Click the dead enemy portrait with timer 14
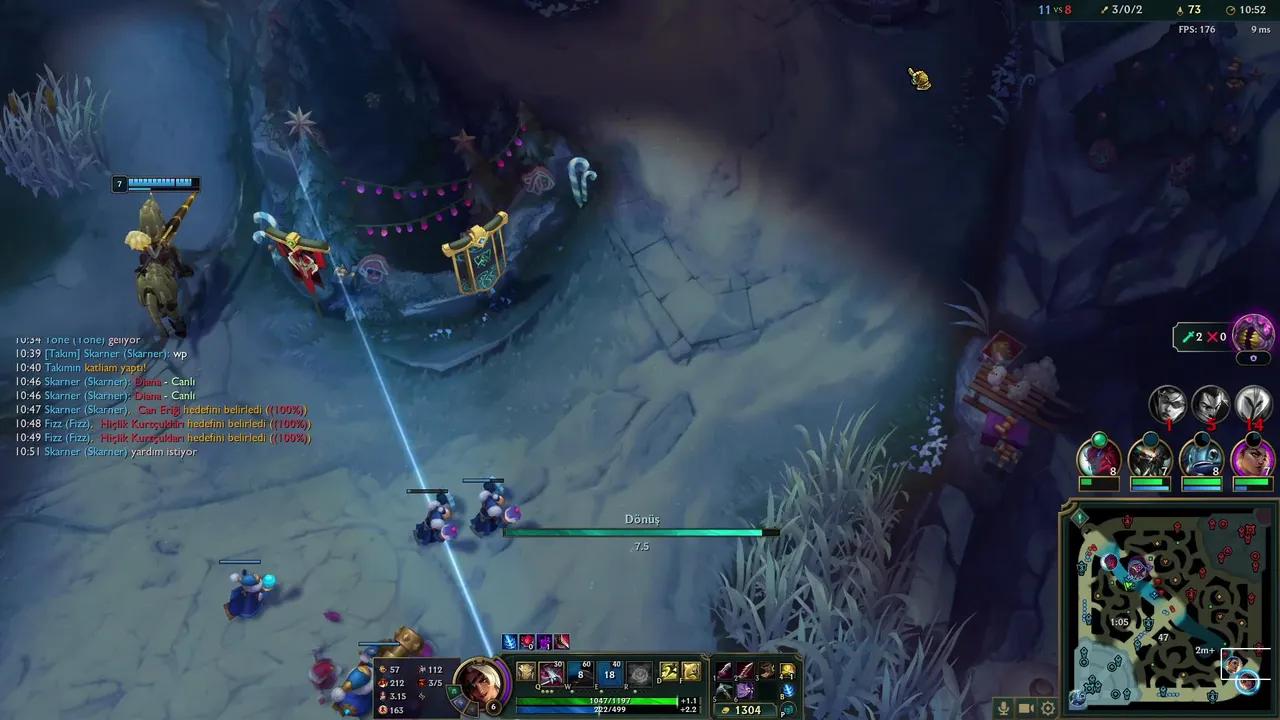Viewport: 1280px width, 720px height. click(x=1253, y=406)
